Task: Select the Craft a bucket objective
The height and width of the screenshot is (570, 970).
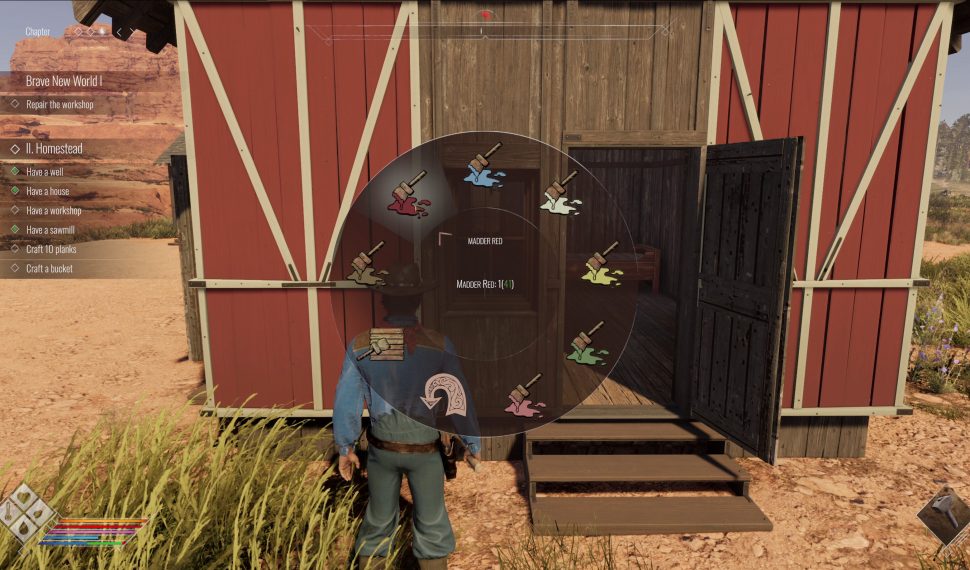Action: point(49,268)
